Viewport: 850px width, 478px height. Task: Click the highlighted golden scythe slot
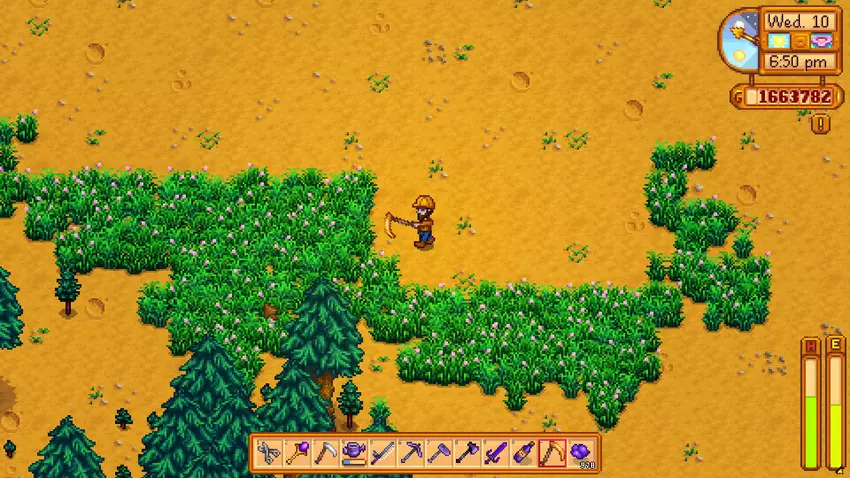553,453
